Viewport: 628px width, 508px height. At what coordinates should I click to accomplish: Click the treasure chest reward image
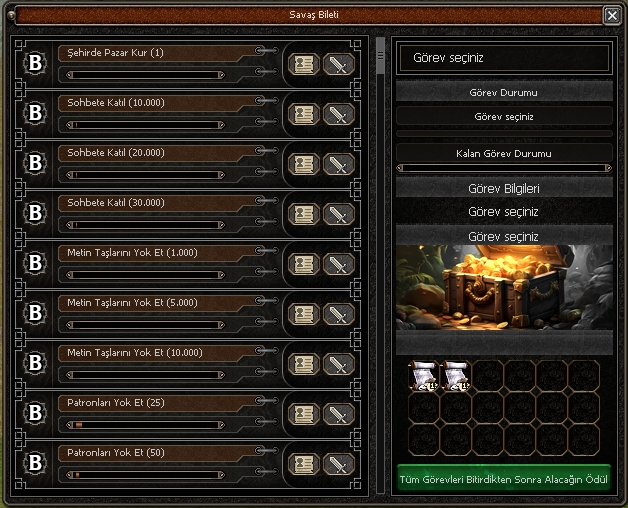504,288
